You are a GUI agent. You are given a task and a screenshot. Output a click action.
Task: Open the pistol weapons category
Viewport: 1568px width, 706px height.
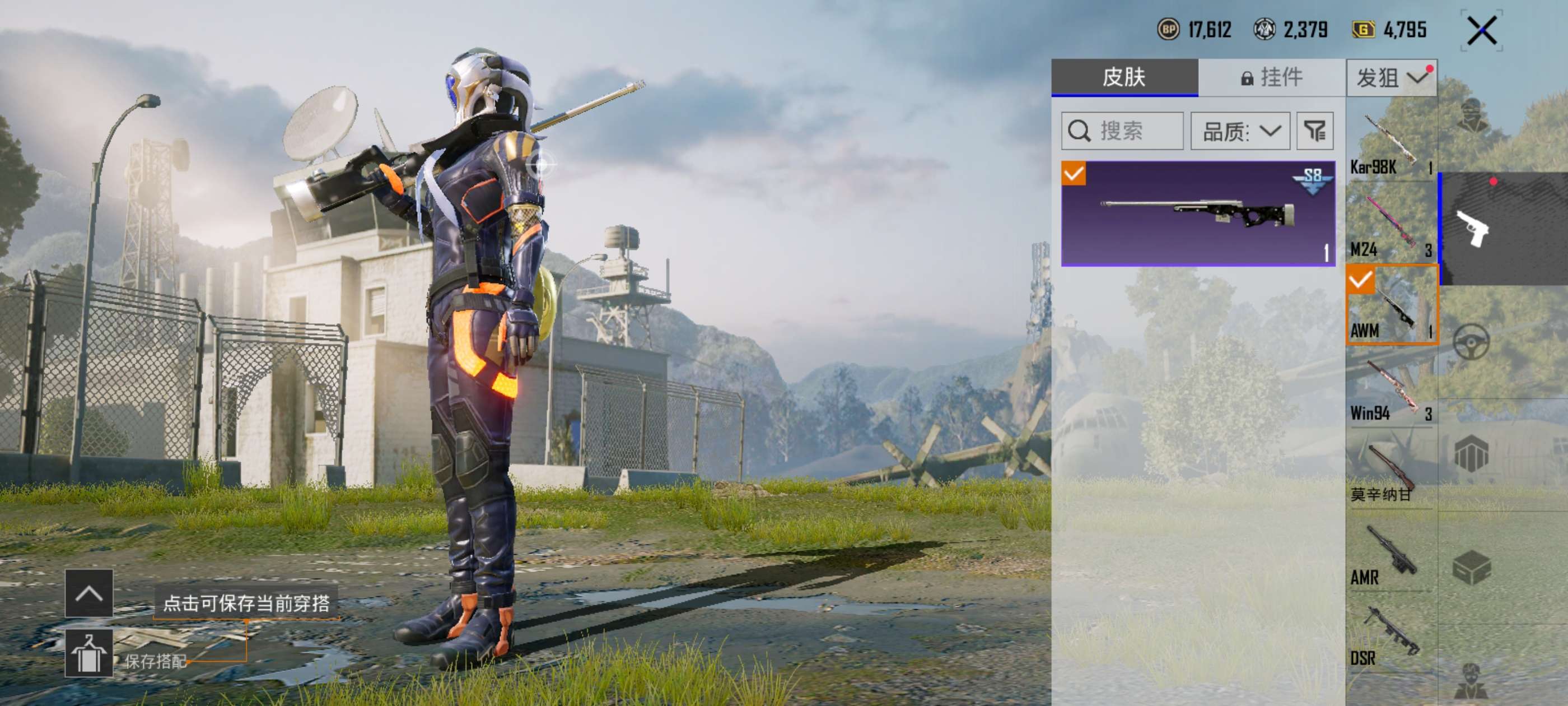(1473, 229)
